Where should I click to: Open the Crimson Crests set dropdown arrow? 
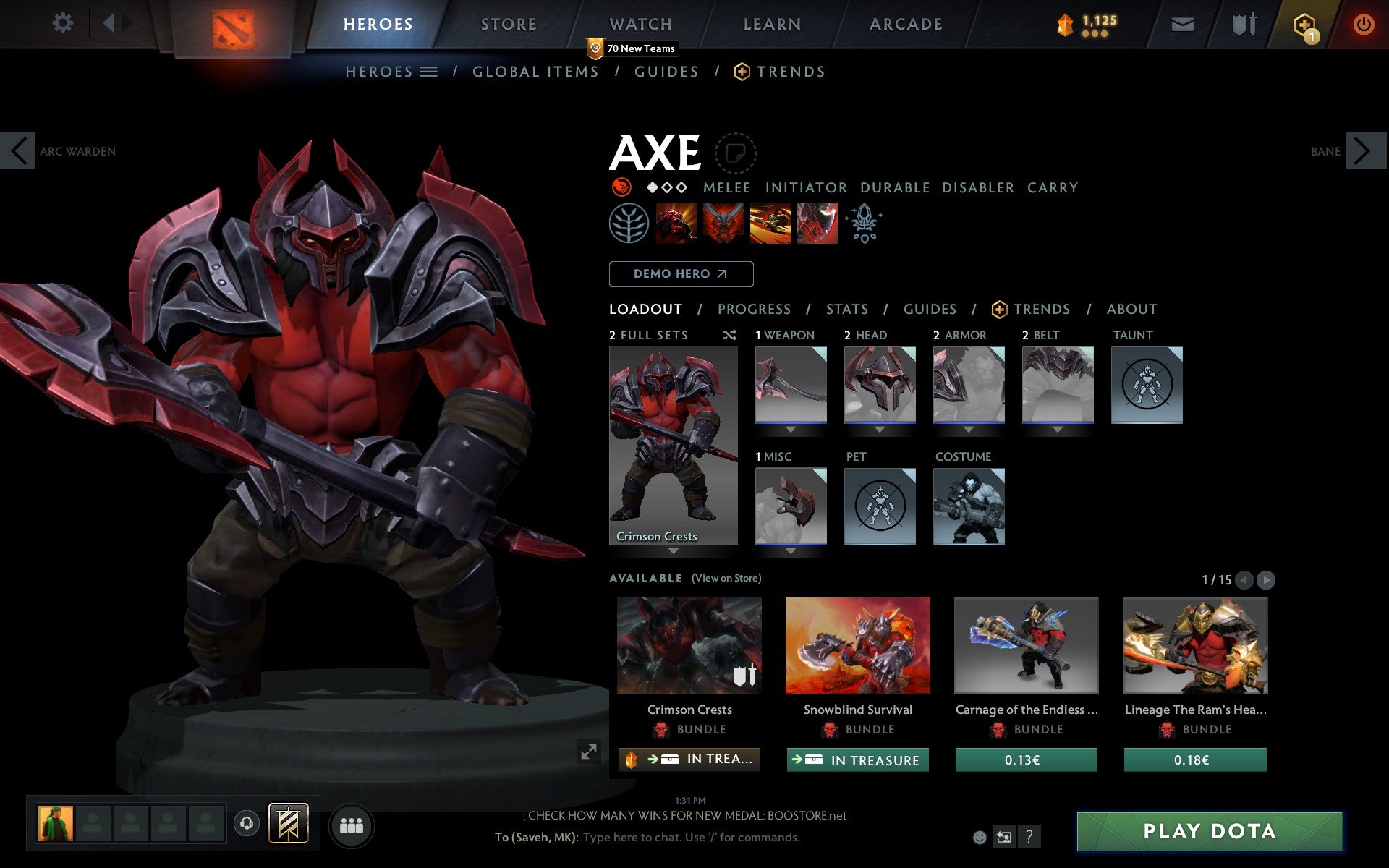[x=673, y=550]
